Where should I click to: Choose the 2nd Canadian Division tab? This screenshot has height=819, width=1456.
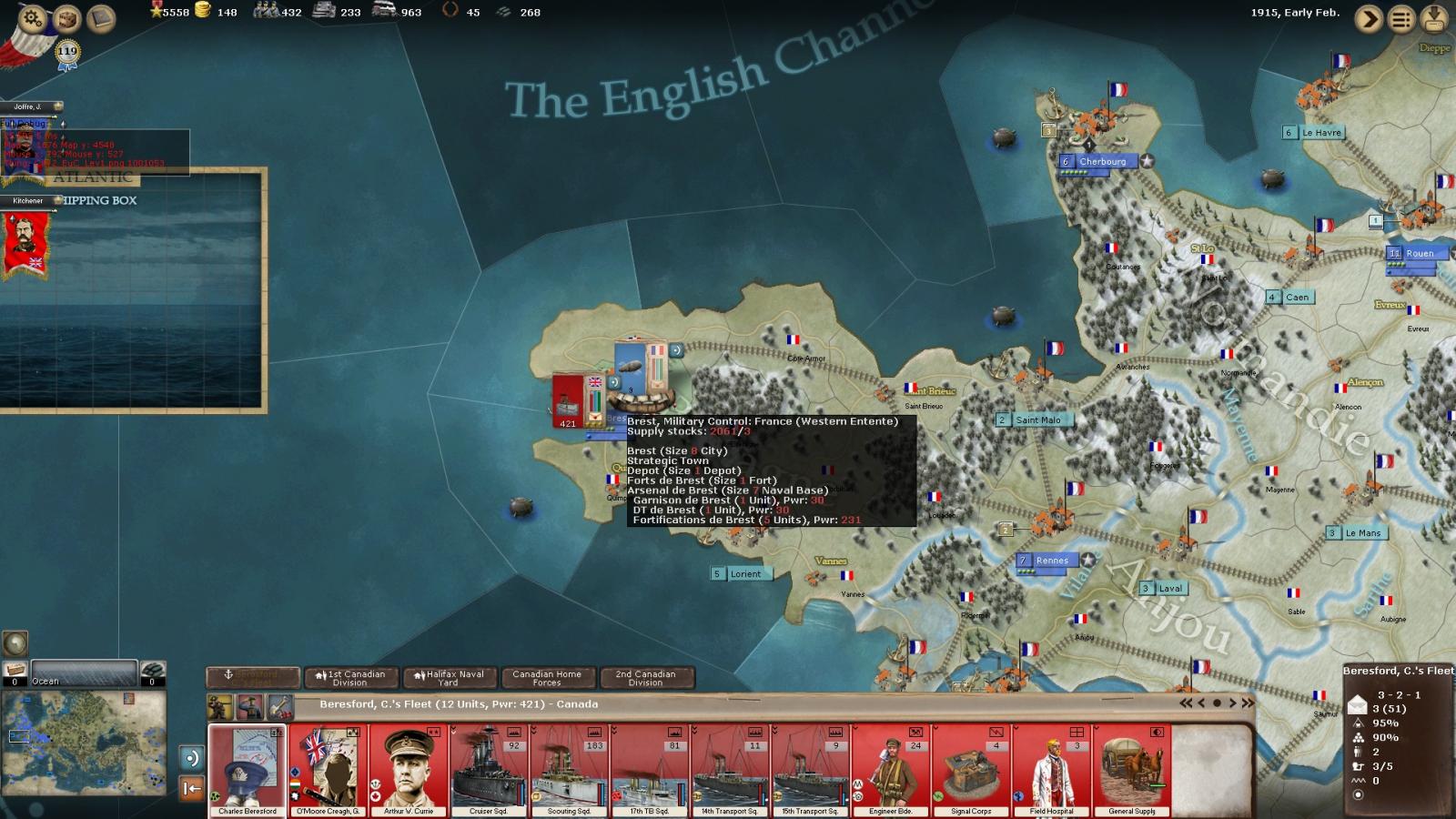[x=645, y=678]
